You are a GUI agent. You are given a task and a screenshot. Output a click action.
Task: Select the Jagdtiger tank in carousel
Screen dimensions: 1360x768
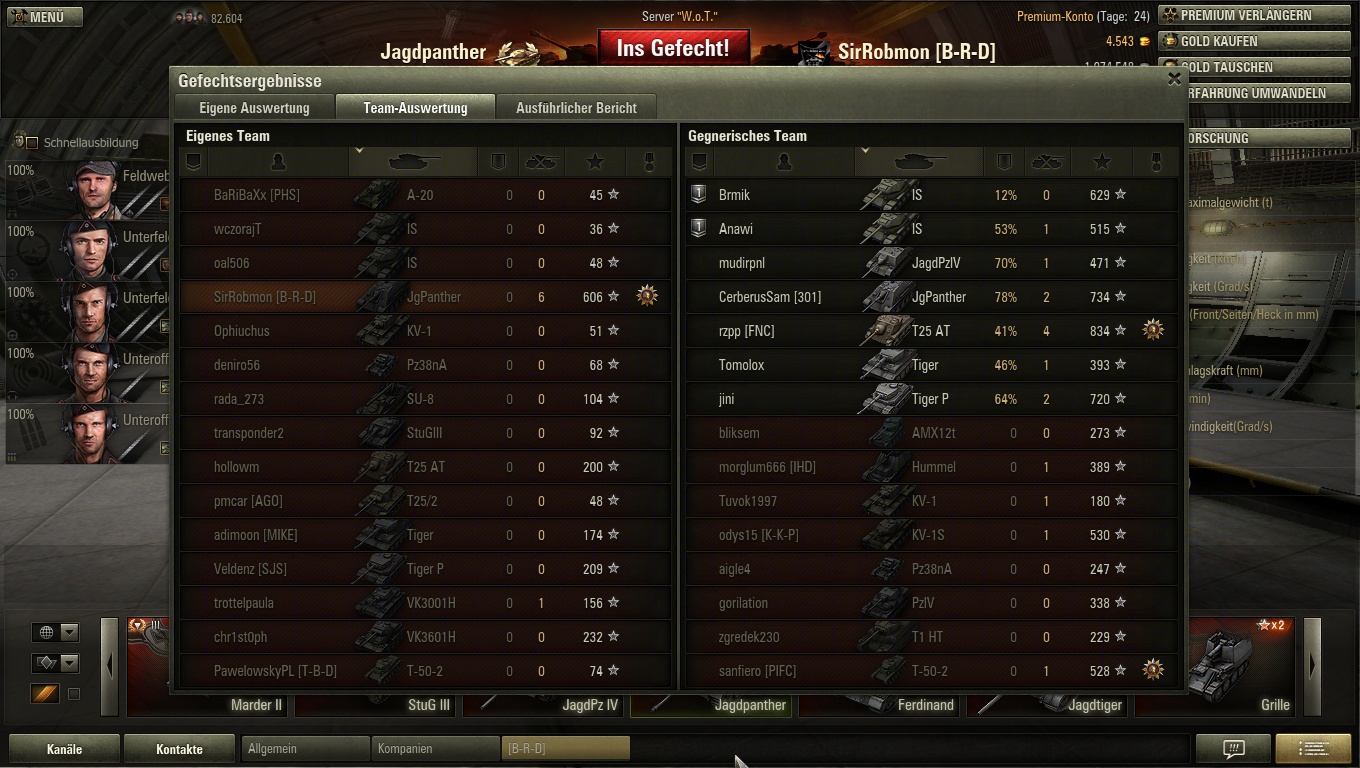coord(1050,703)
